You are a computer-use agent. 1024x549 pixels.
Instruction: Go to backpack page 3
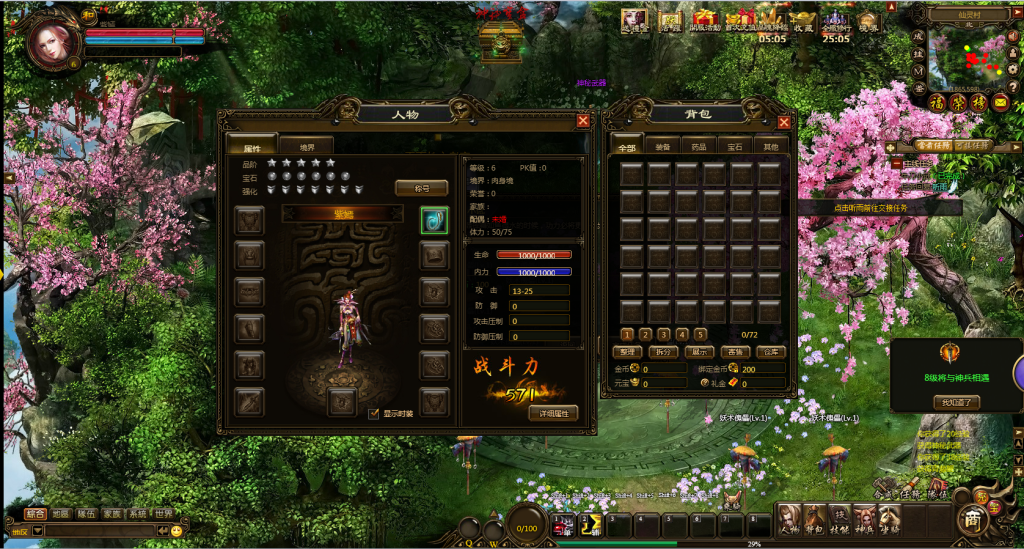point(664,334)
